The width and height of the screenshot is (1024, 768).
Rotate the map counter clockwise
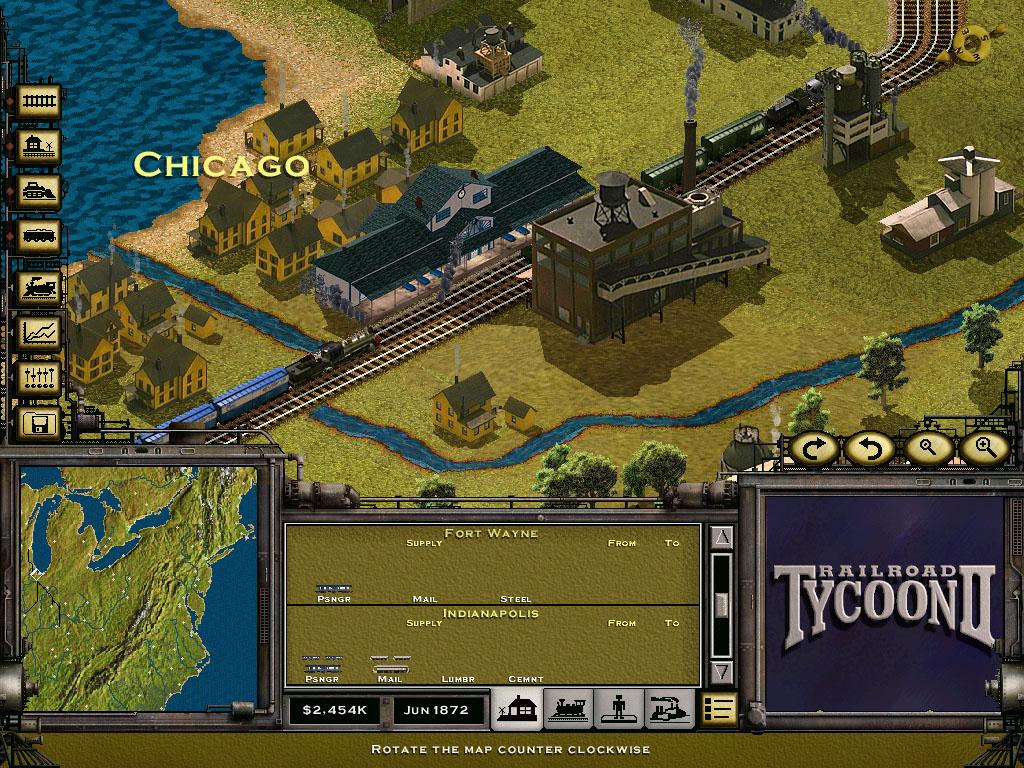pyautogui.click(x=866, y=449)
